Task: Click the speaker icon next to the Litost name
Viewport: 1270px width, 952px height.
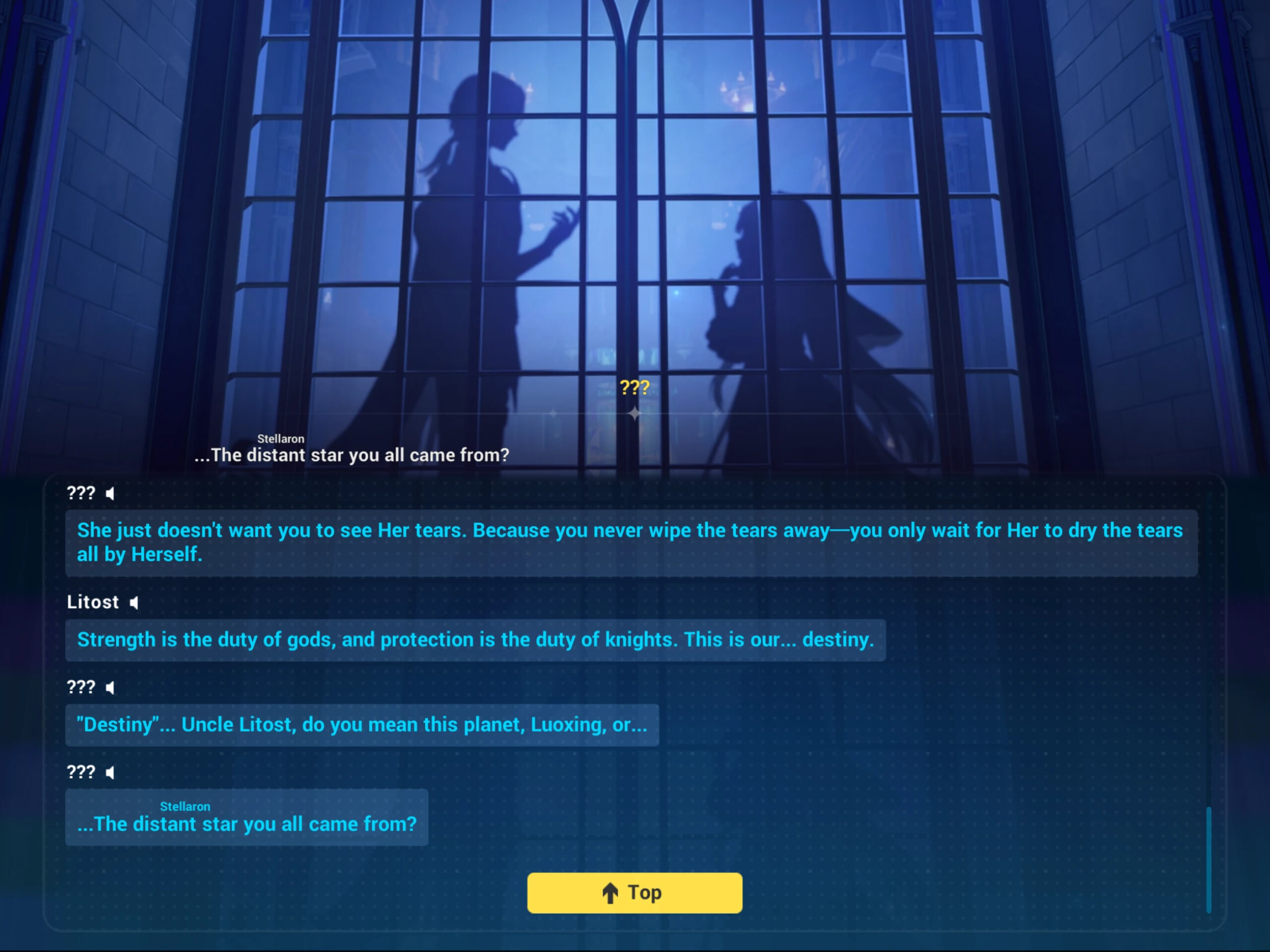Action: 134,602
